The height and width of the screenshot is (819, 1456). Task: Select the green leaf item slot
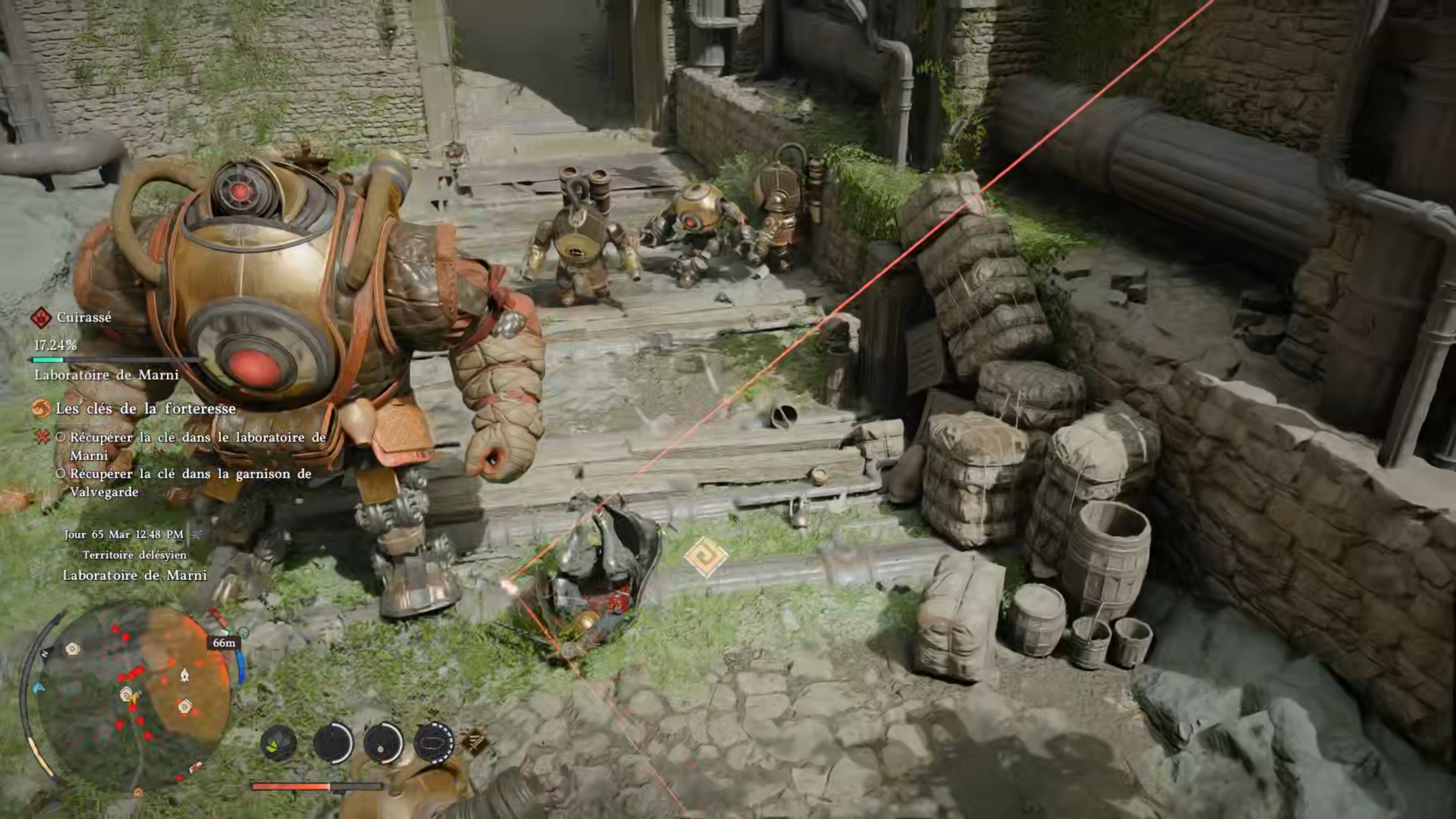click(278, 743)
